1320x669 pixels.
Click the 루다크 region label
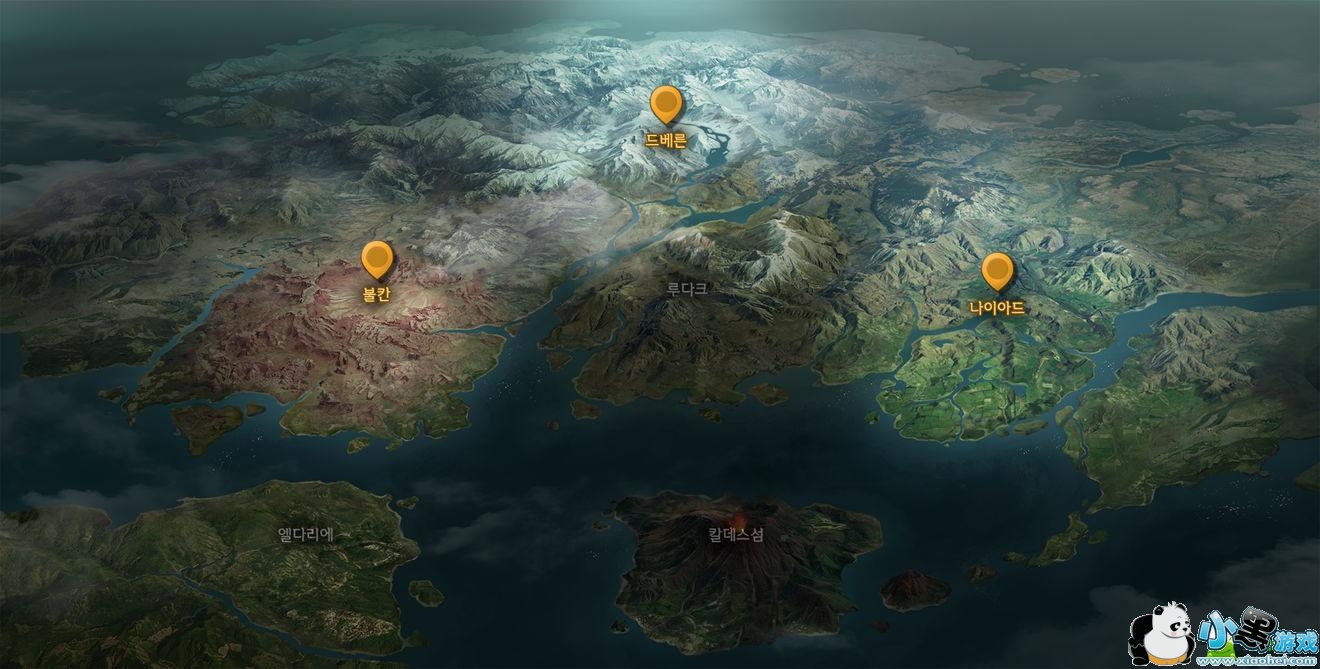coord(687,289)
